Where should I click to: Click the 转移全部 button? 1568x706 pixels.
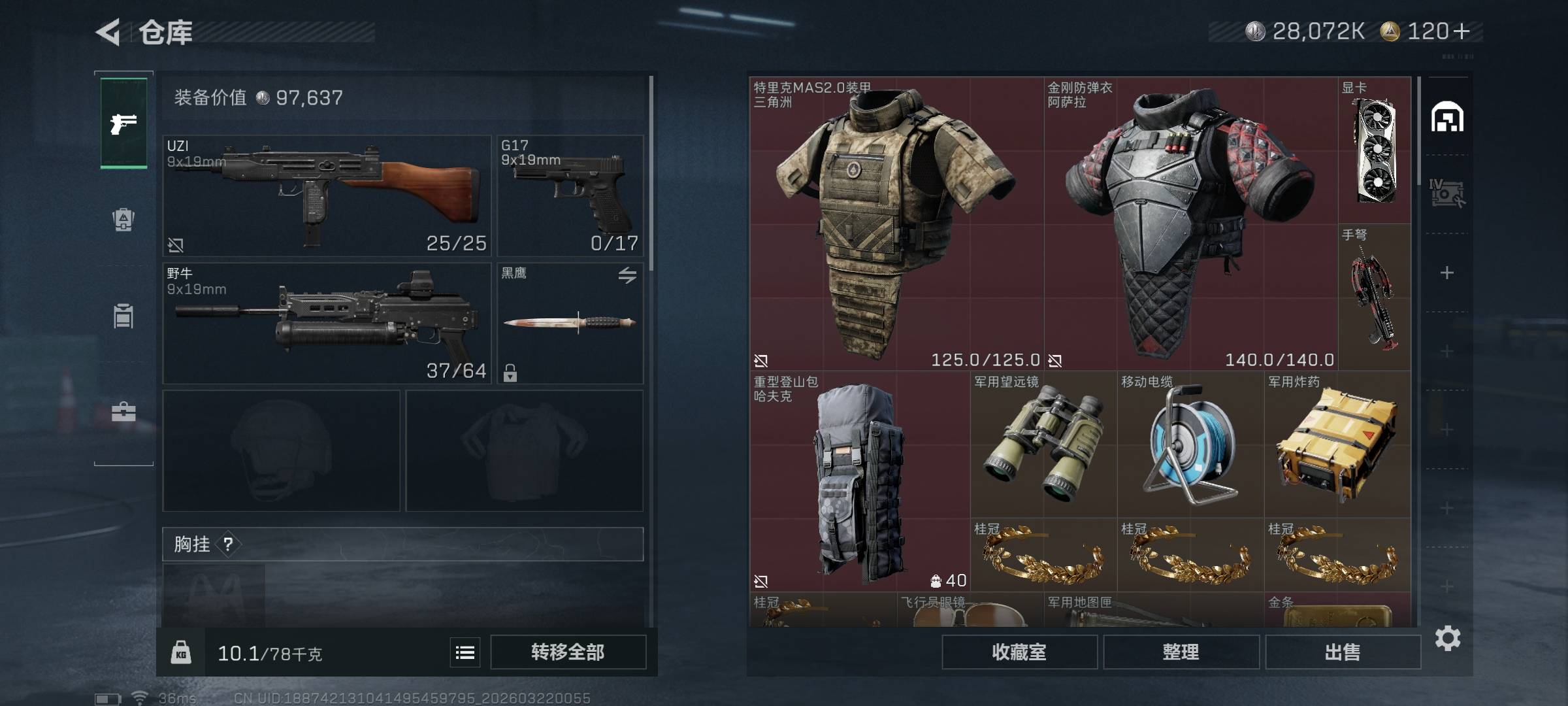pos(568,652)
